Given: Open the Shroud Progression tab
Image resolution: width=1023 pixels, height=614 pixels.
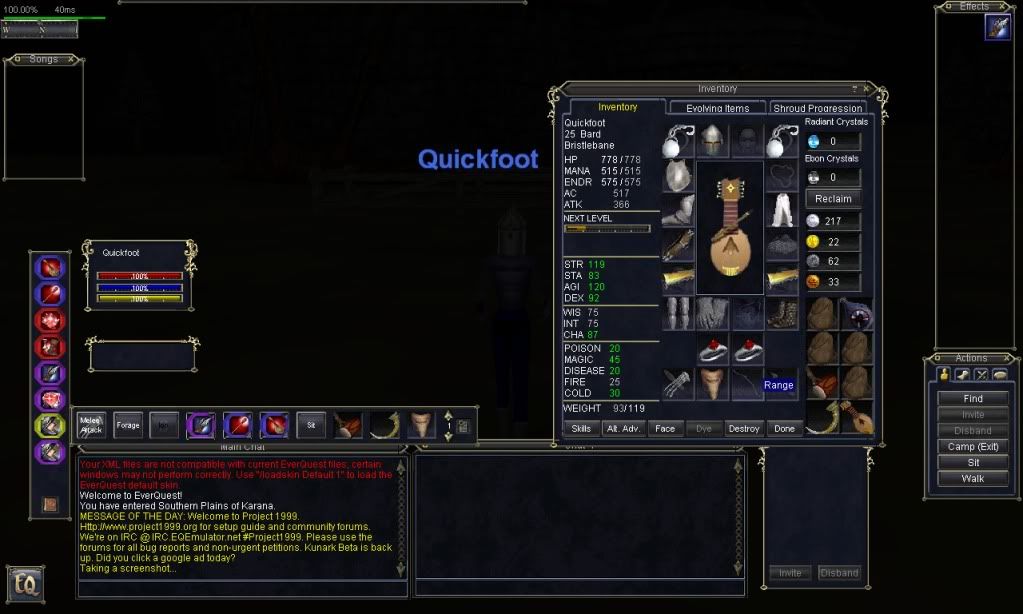Looking at the screenshot, I should (817, 108).
